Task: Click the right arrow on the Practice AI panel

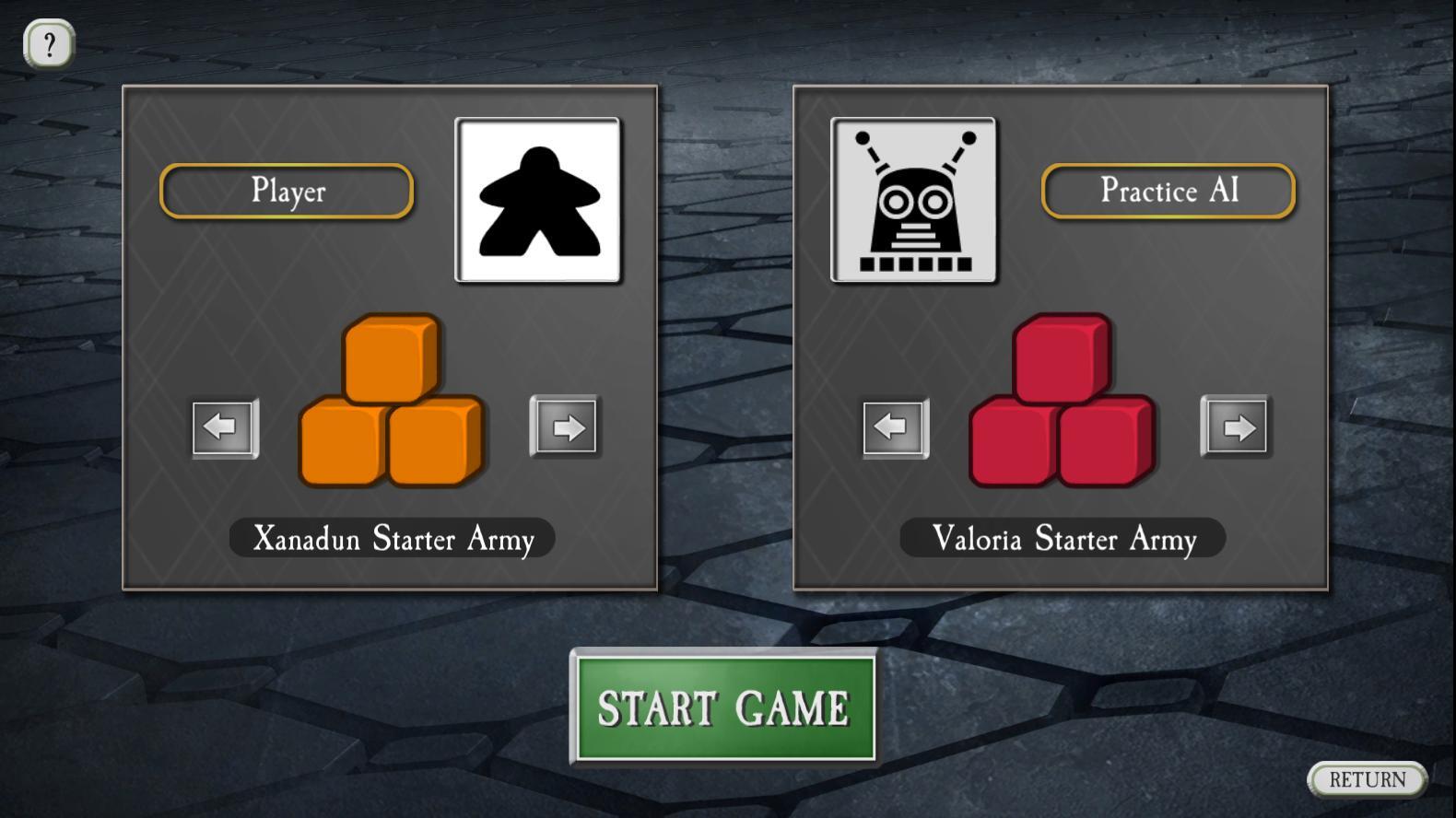Action: (x=1236, y=427)
